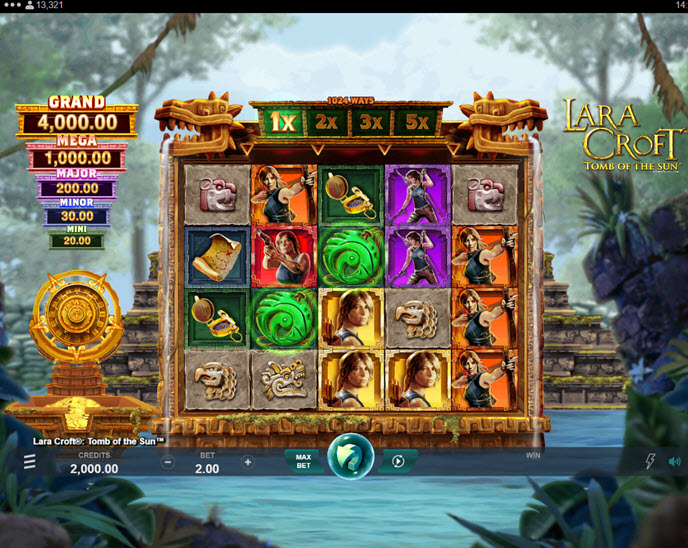Image resolution: width=688 pixels, height=548 pixels.
Task: Open the autoplay options
Action: (x=398, y=461)
